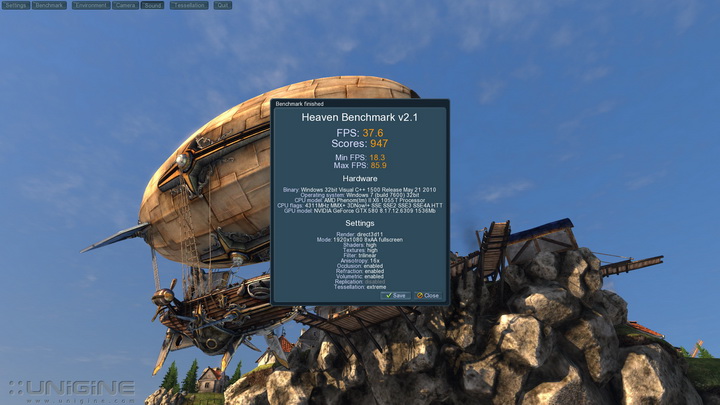
Task: Open the Settings menu
Action: pos(15,5)
